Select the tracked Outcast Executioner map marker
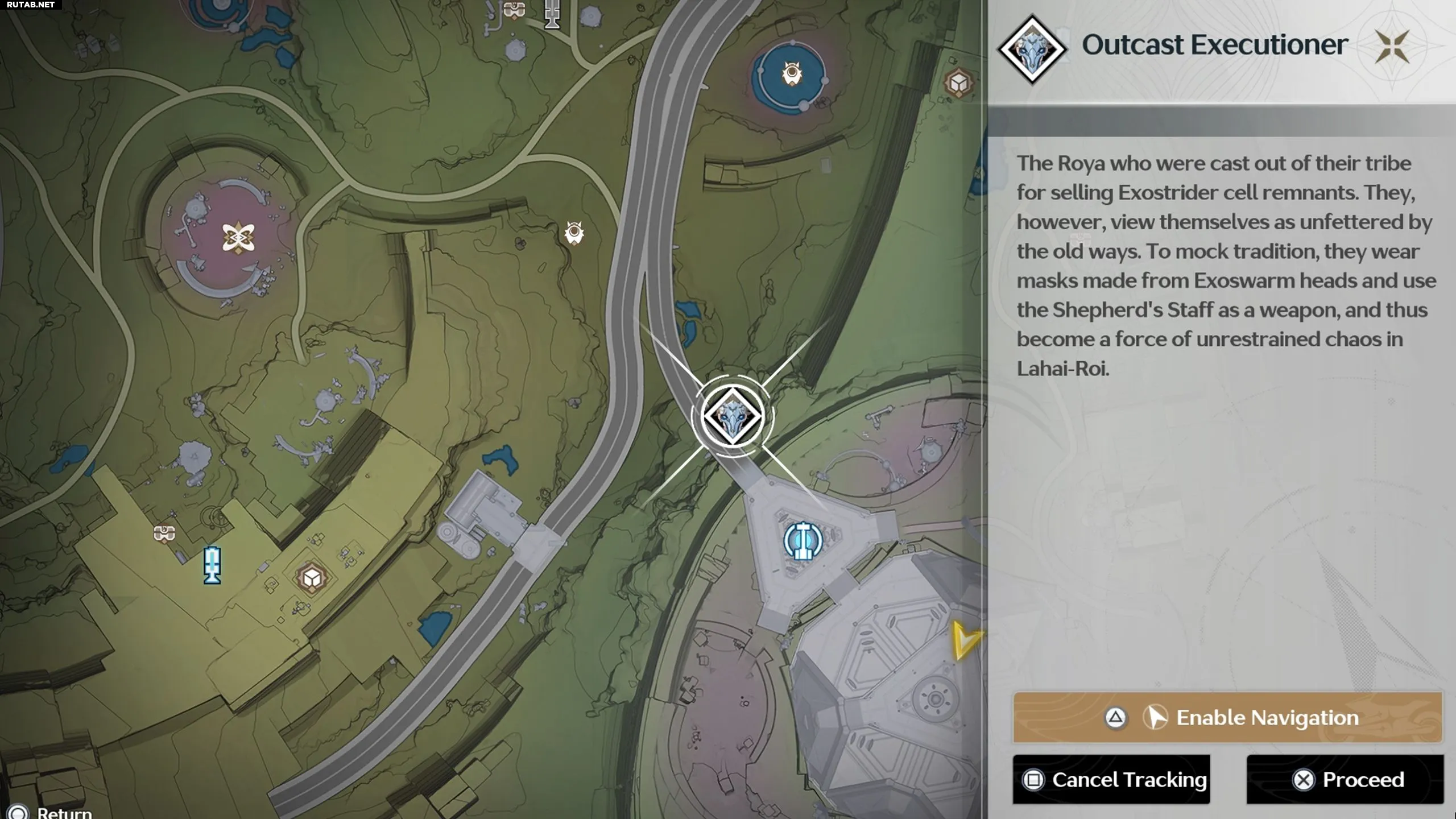Image resolution: width=1456 pixels, height=819 pixels. [x=732, y=417]
